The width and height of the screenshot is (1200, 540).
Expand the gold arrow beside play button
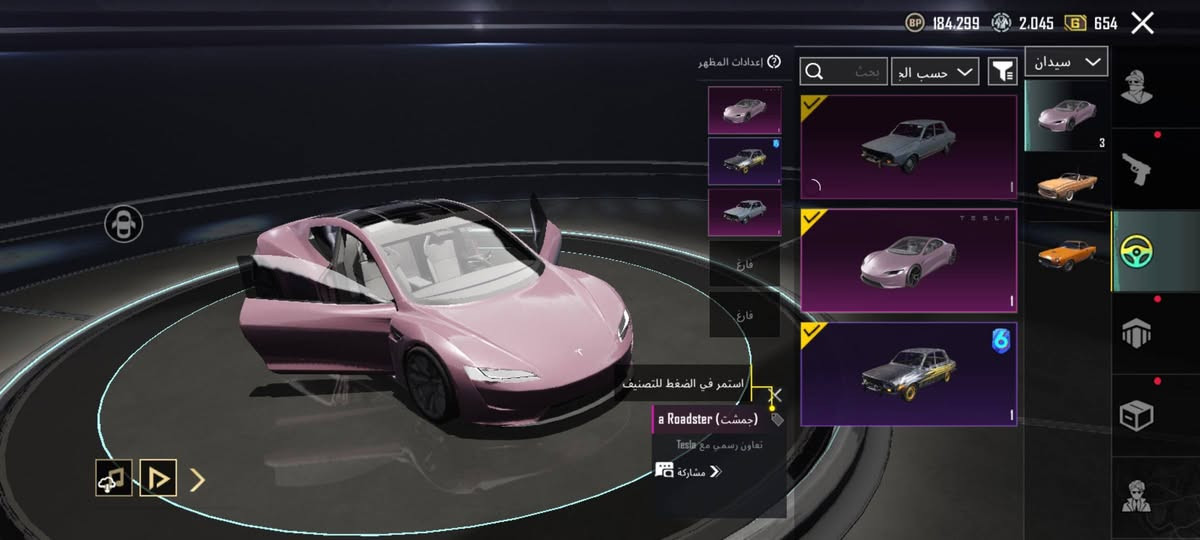[x=198, y=480]
